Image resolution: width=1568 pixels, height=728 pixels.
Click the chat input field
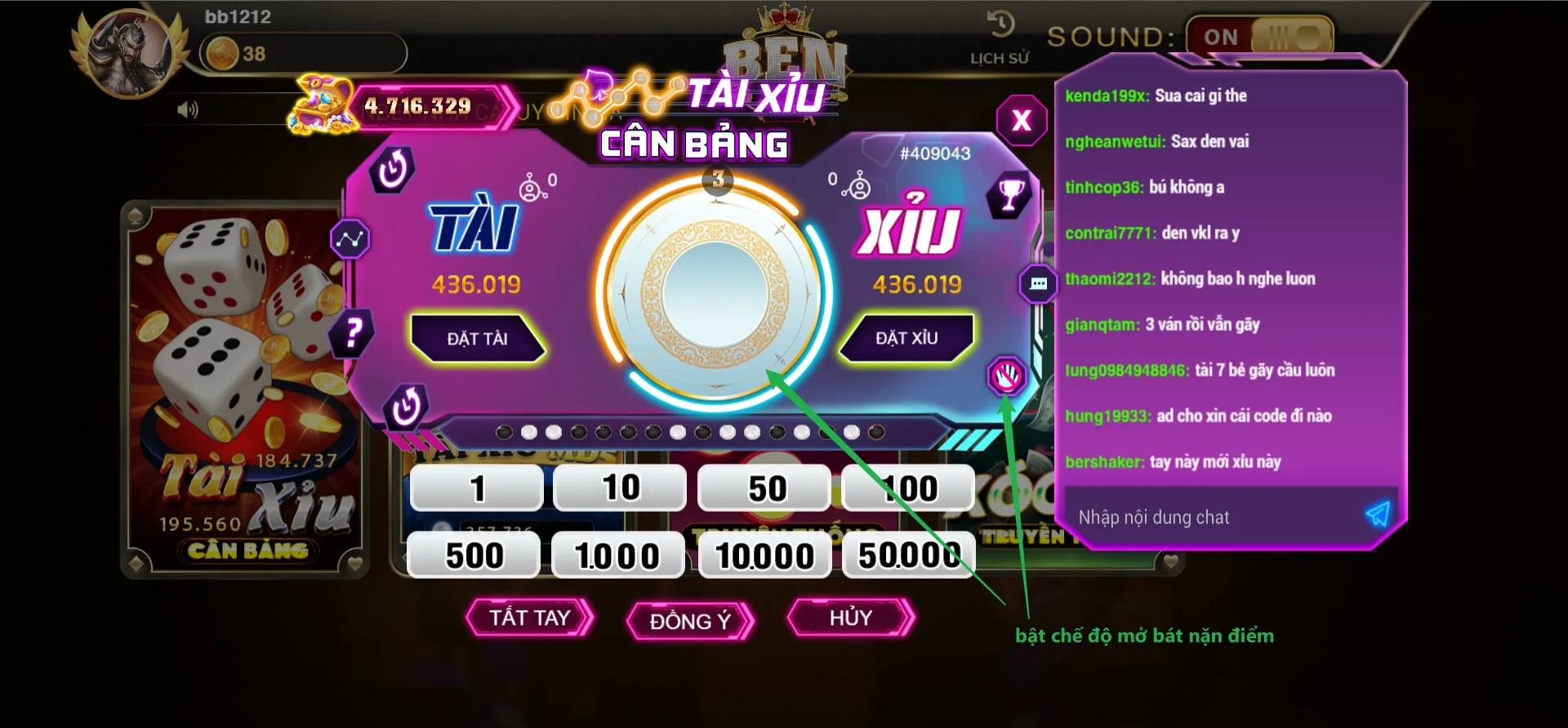(x=1209, y=517)
